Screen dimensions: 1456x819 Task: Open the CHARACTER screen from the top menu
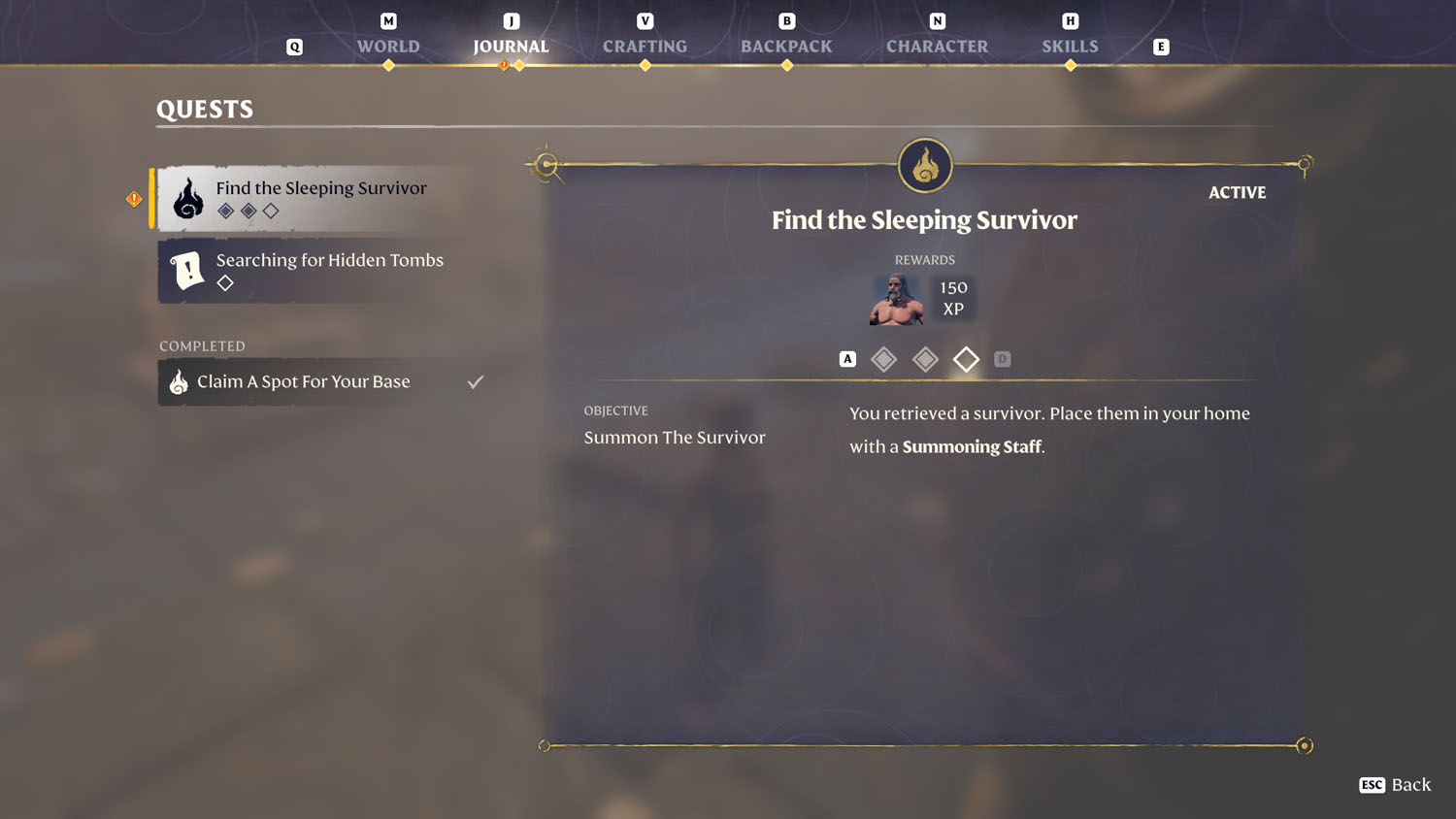[x=937, y=46]
